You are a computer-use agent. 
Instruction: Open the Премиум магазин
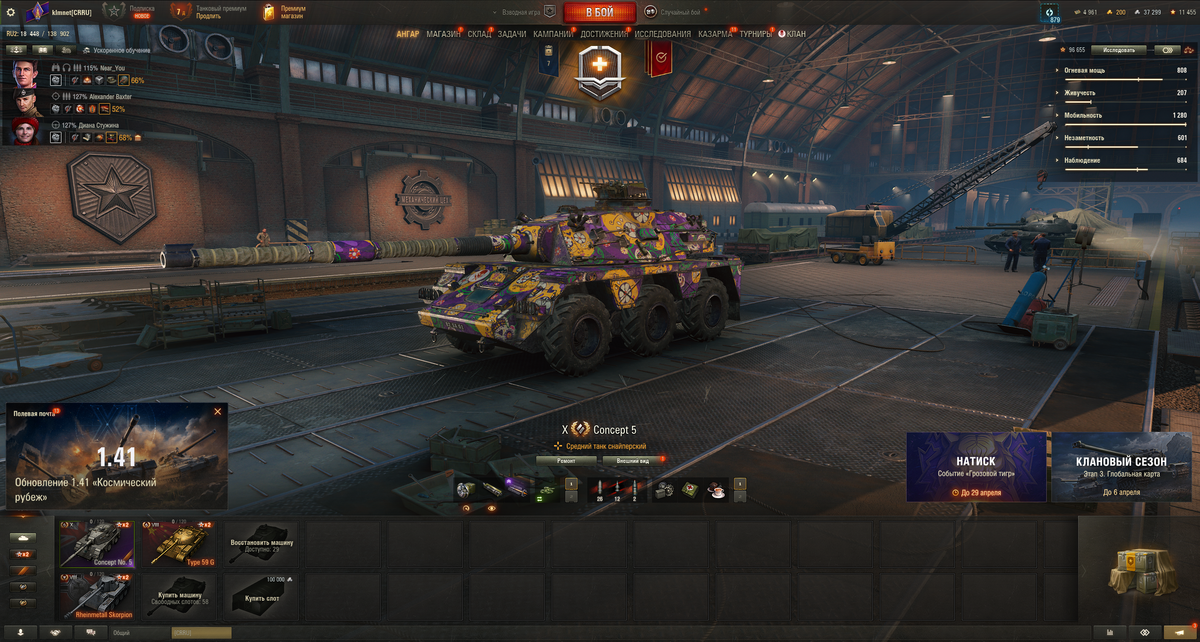tap(285, 12)
